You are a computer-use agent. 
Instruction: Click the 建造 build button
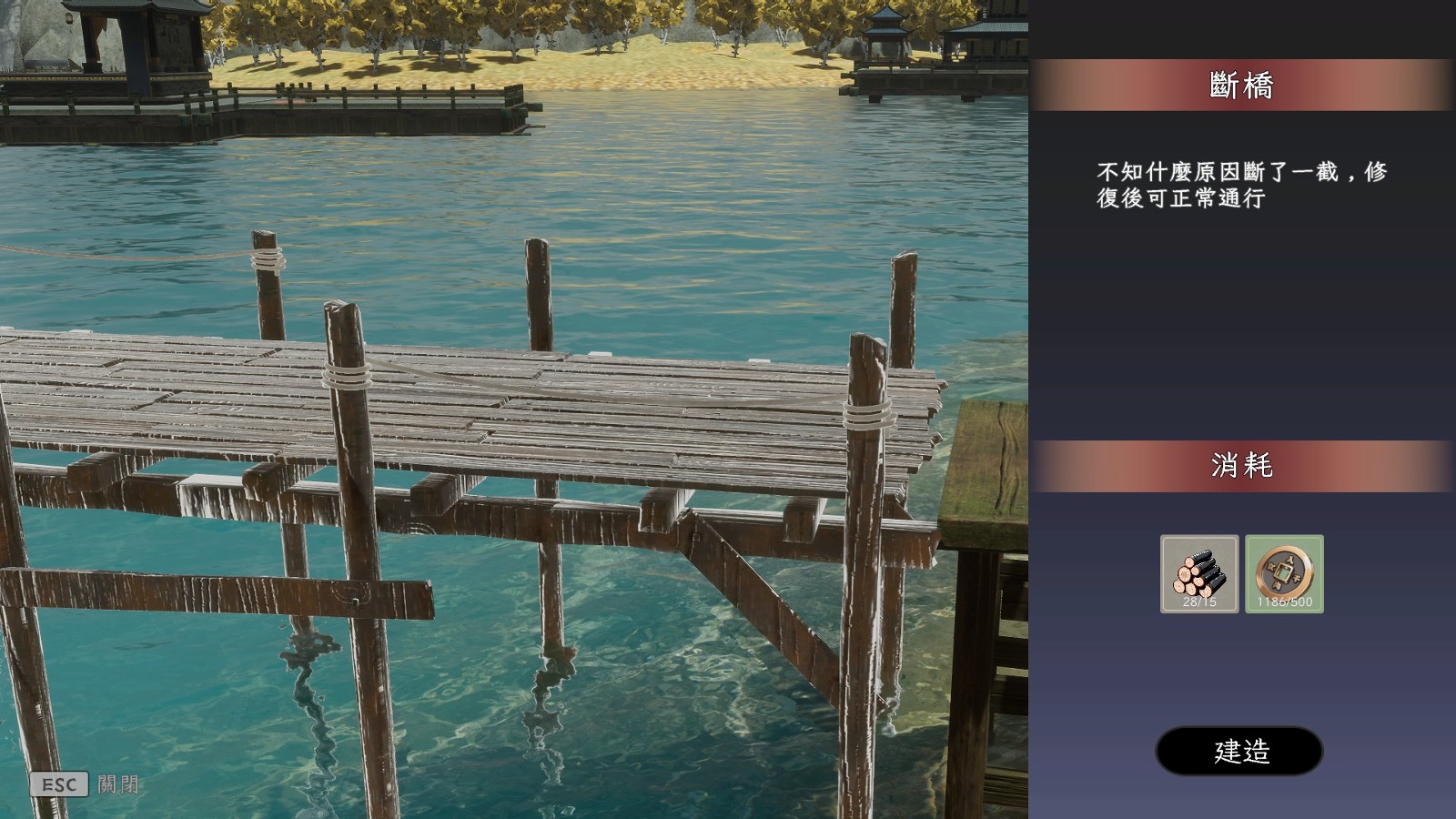click(1239, 751)
